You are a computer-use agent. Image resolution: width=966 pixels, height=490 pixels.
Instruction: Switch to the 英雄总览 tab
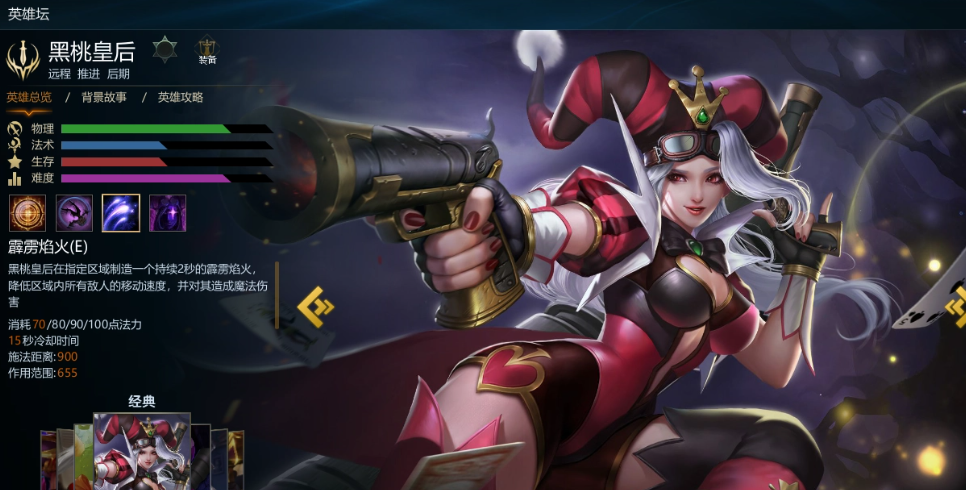(29, 97)
